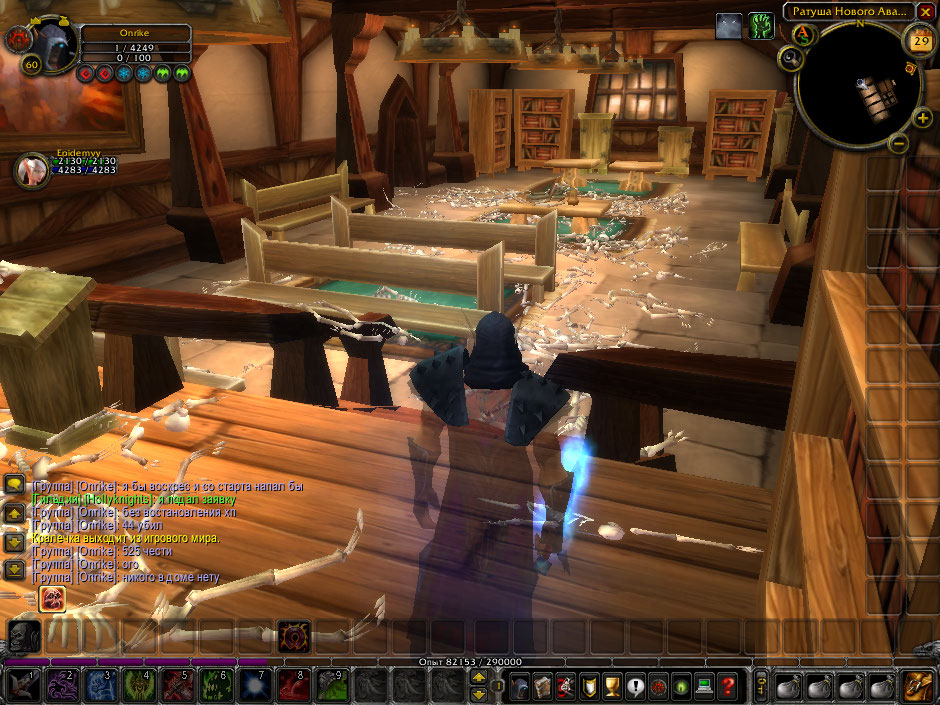Zoom in on the minimap
This screenshot has height=705, width=940.
tap(922, 118)
